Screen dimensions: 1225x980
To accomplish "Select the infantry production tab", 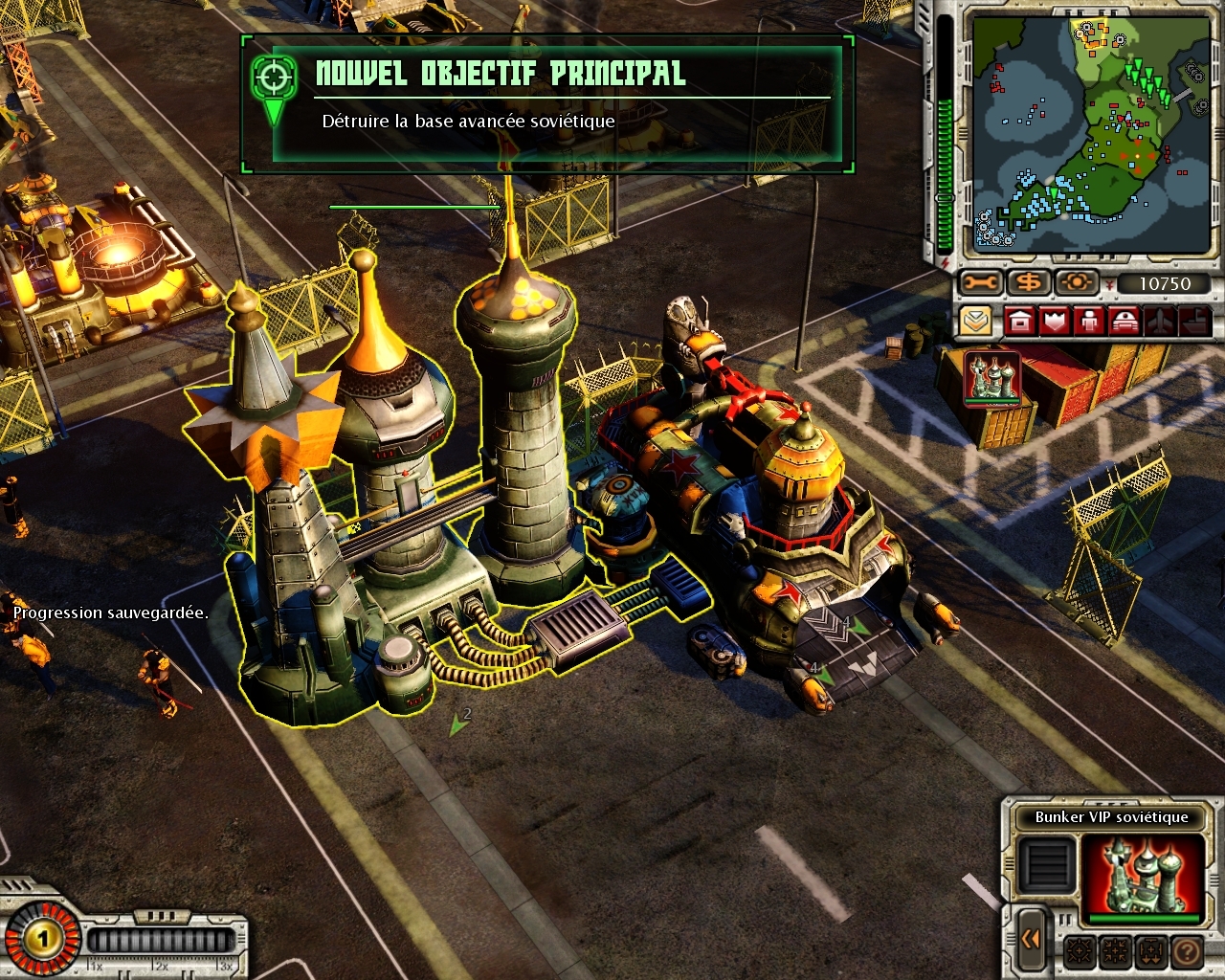I will [1089, 321].
